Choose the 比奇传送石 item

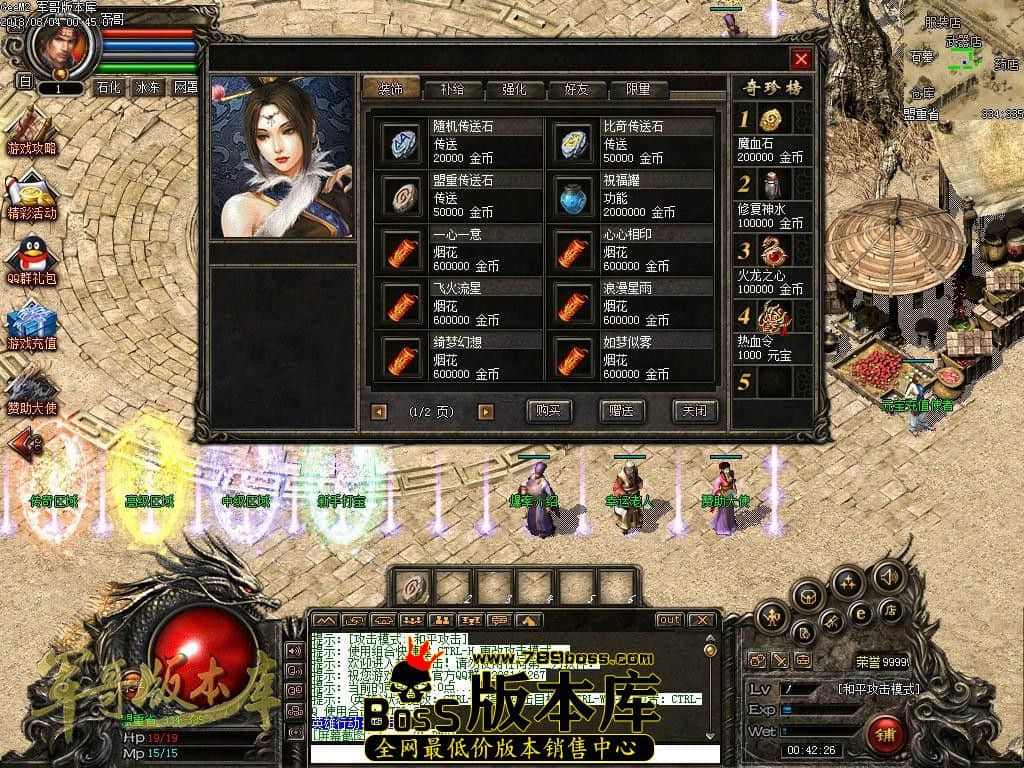(574, 143)
